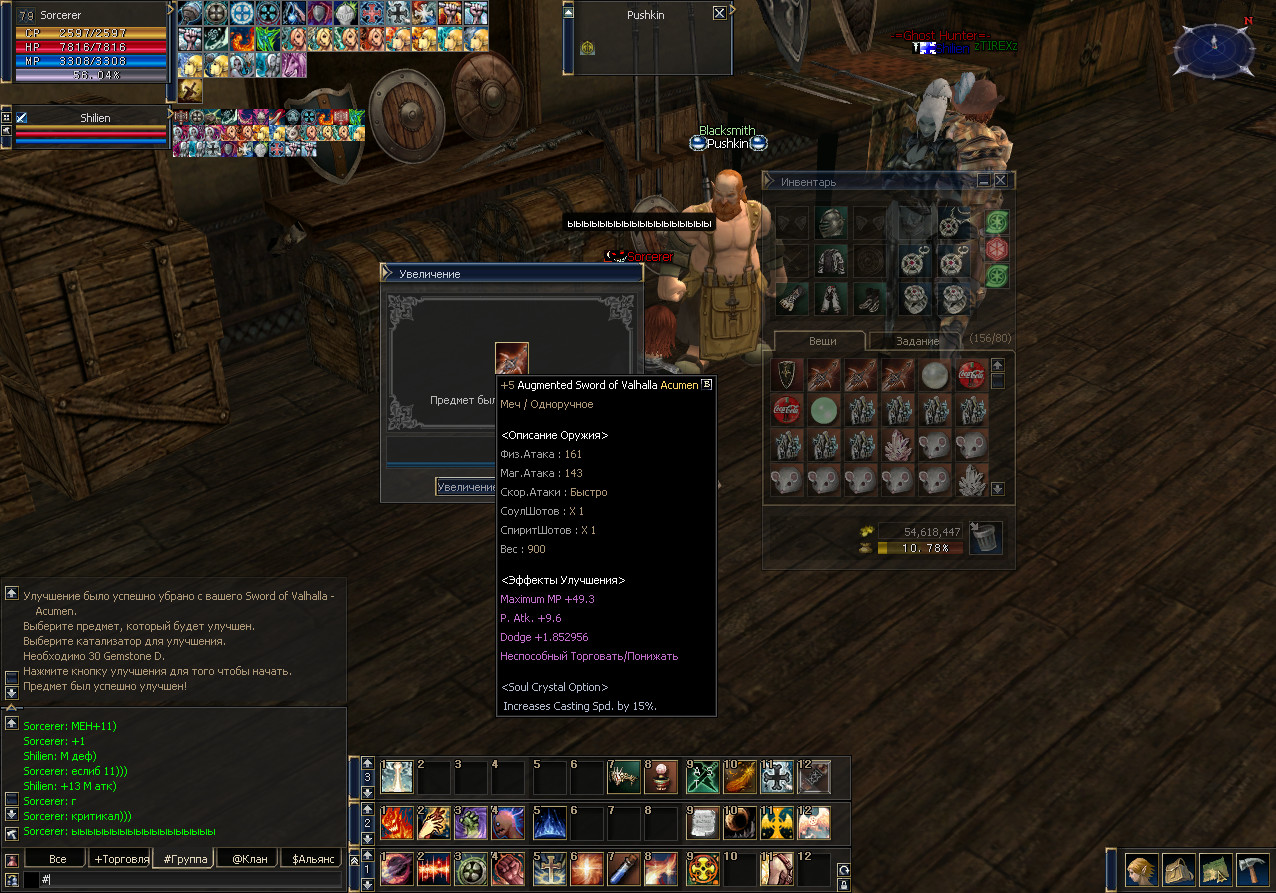The height and width of the screenshot is (893, 1276).
Task: Select the @Клан chat tab
Action: (x=249, y=859)
